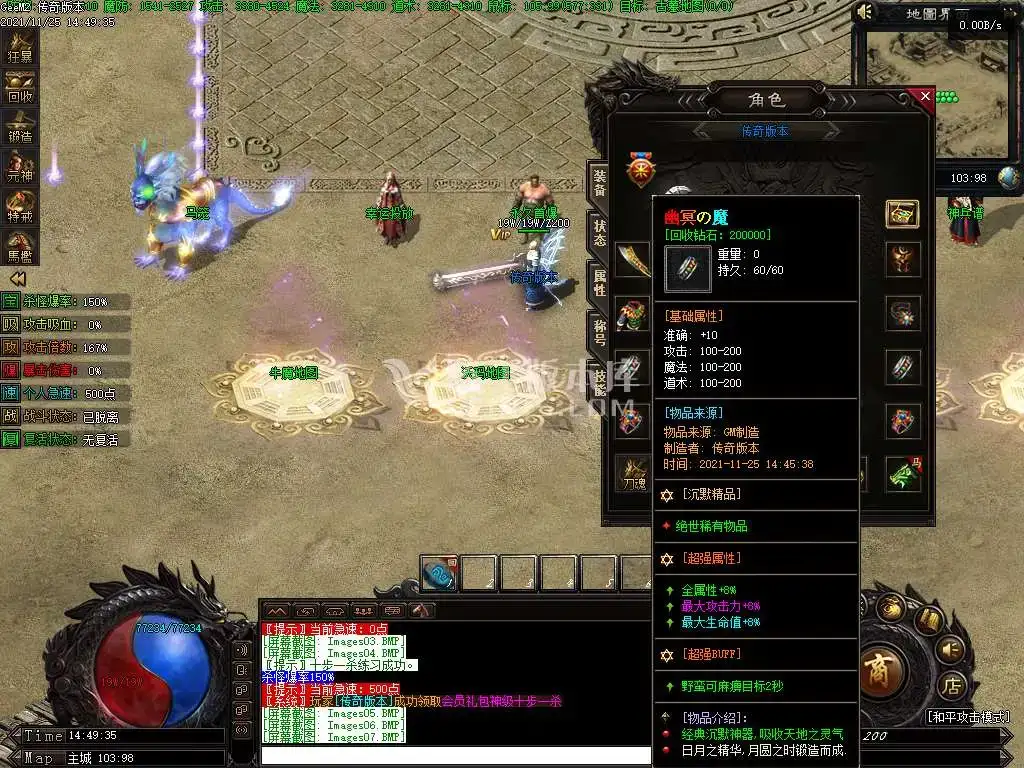The width and height of the screenshot is (1024, 768).
Task: Toggle the speaker sound icon above minimap
Action: coord(865,12)
